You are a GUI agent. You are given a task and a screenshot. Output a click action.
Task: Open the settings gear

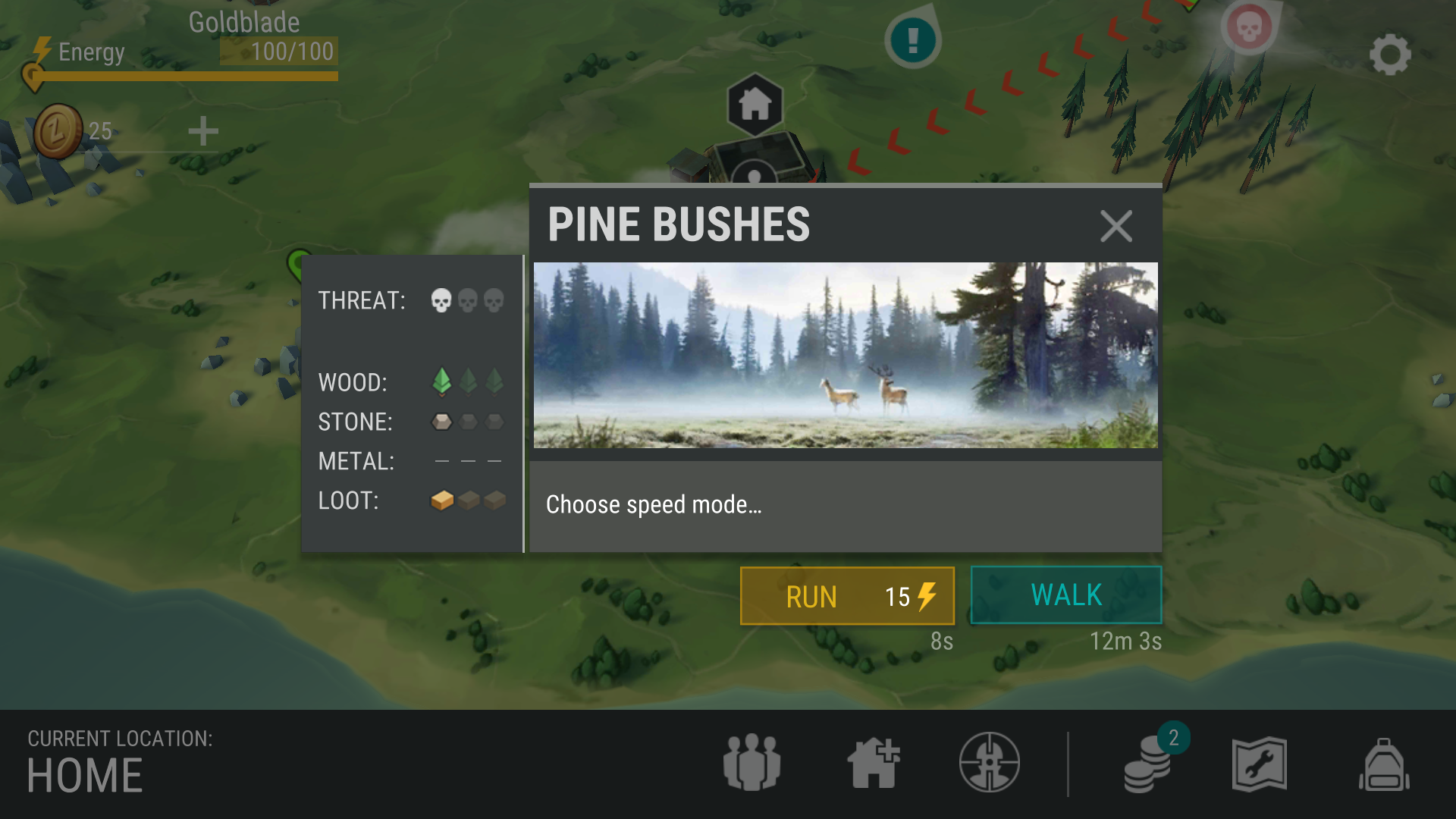click(1389, 55)
